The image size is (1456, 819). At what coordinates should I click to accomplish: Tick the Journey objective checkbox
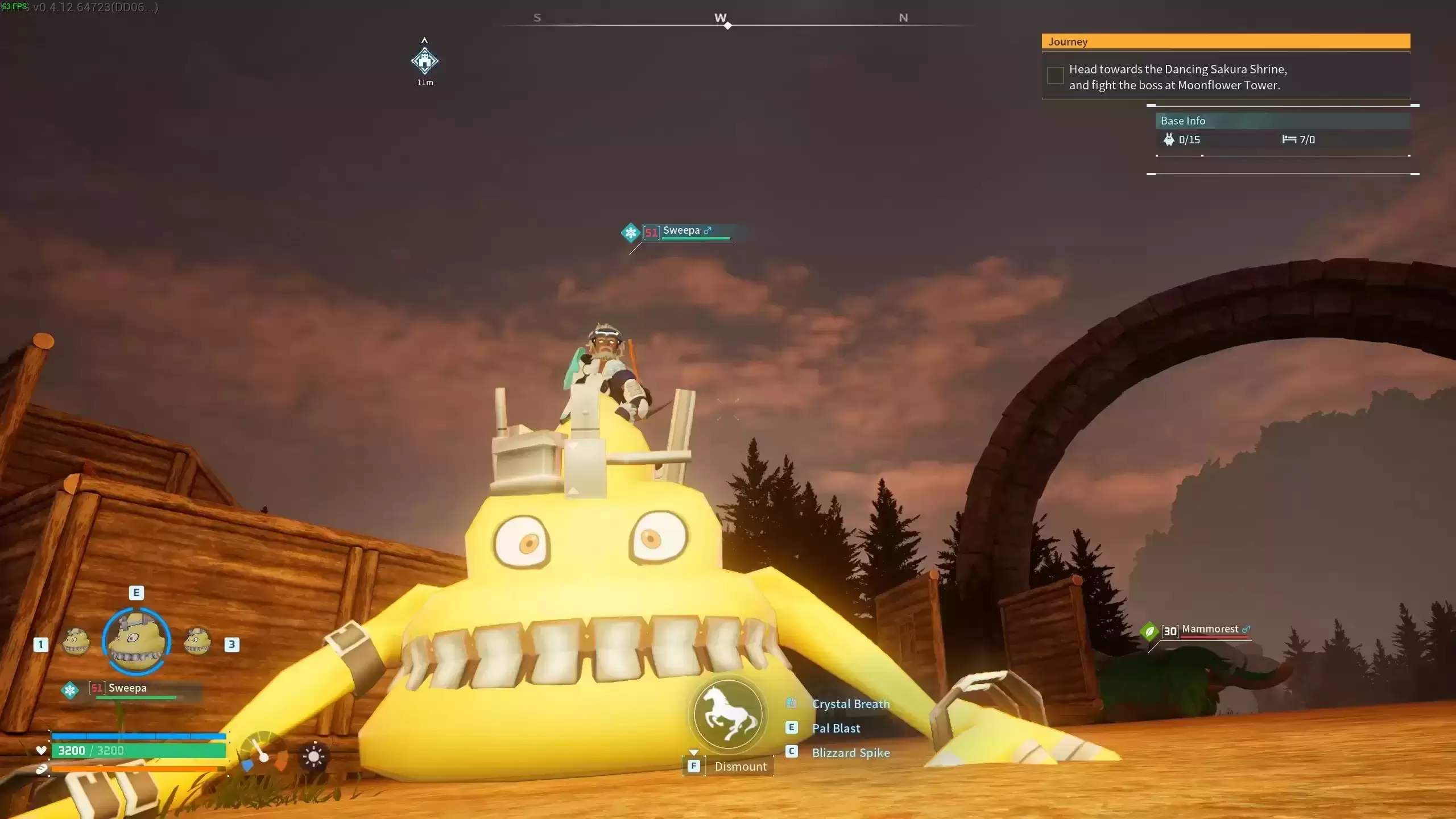click(1055, 76)
